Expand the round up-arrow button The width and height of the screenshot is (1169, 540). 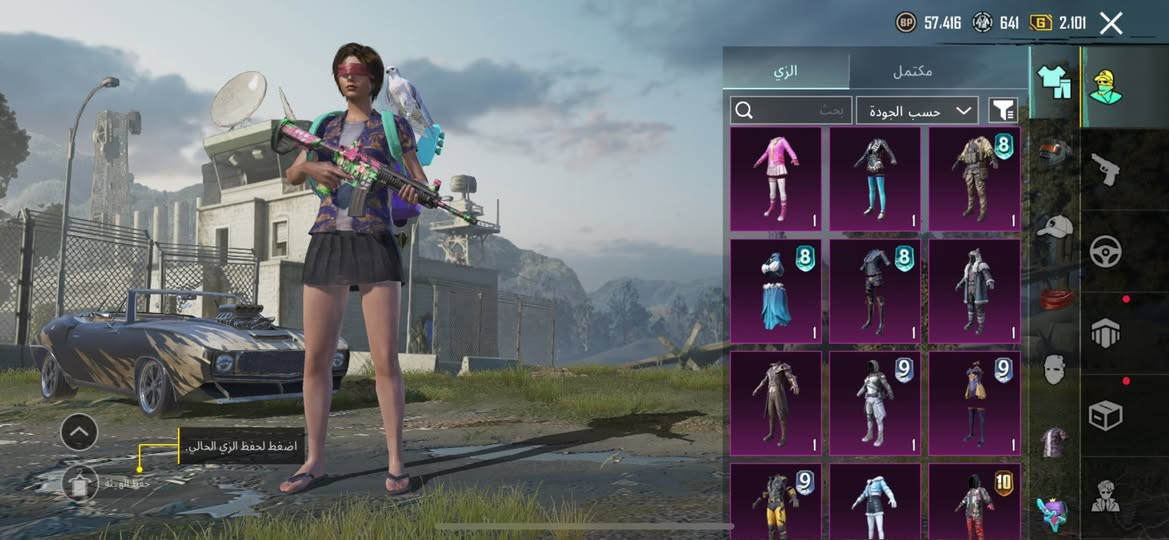point(79,432)
